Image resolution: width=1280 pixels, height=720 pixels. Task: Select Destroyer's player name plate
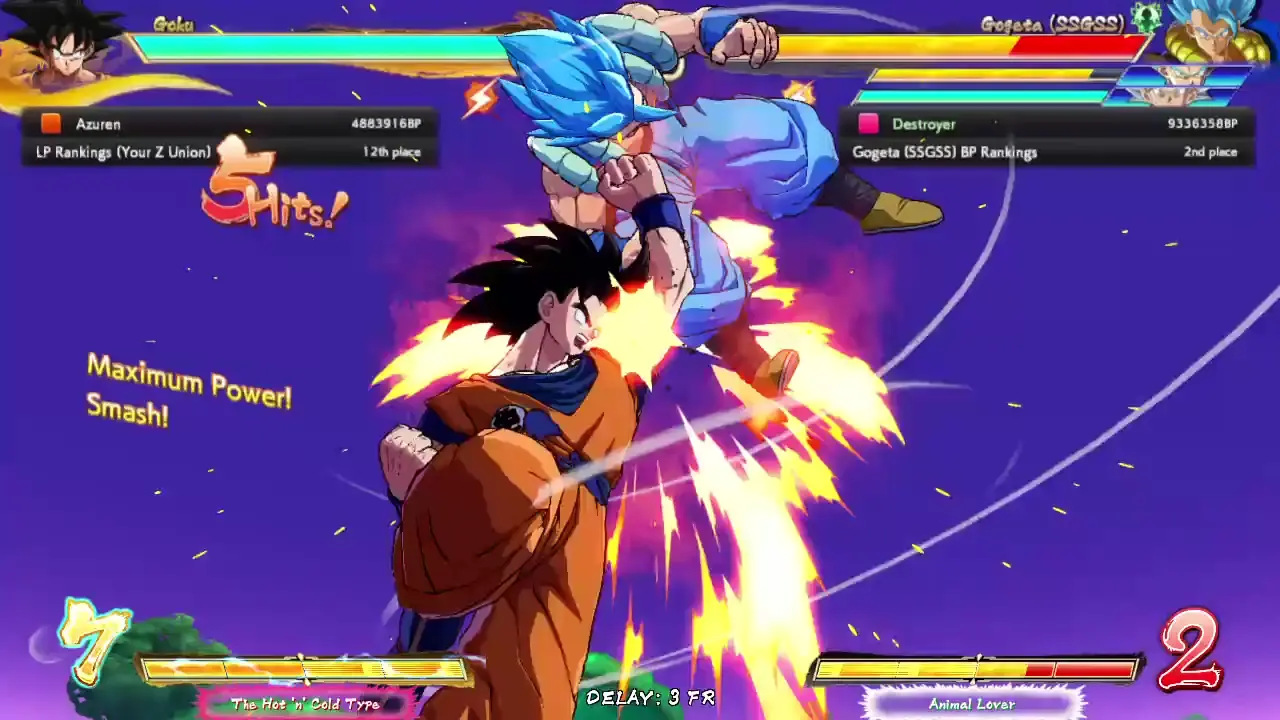924,124
